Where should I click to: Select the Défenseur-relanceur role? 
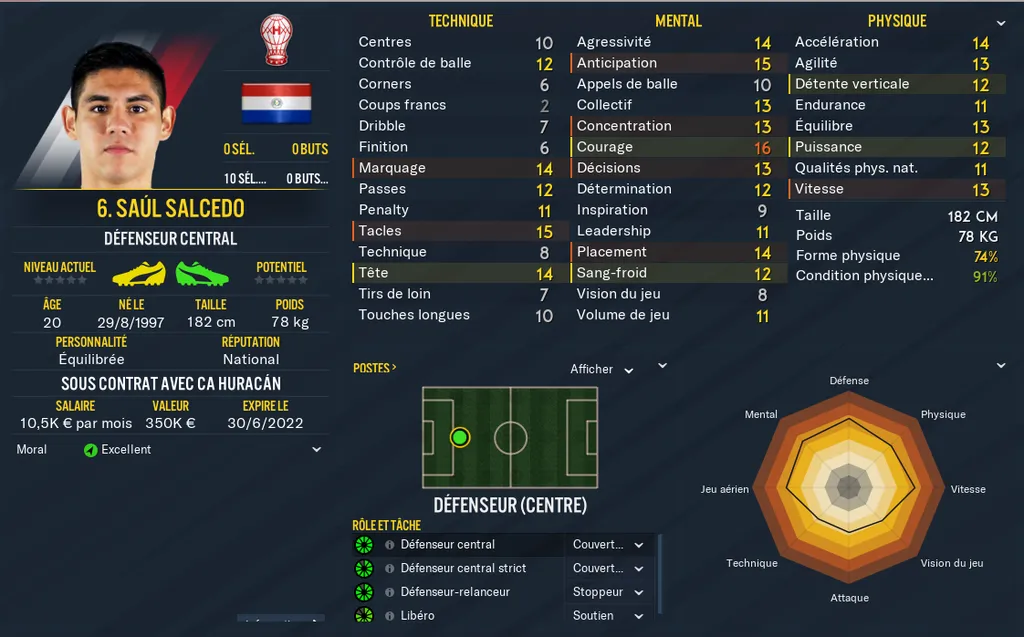click(455, 592)
